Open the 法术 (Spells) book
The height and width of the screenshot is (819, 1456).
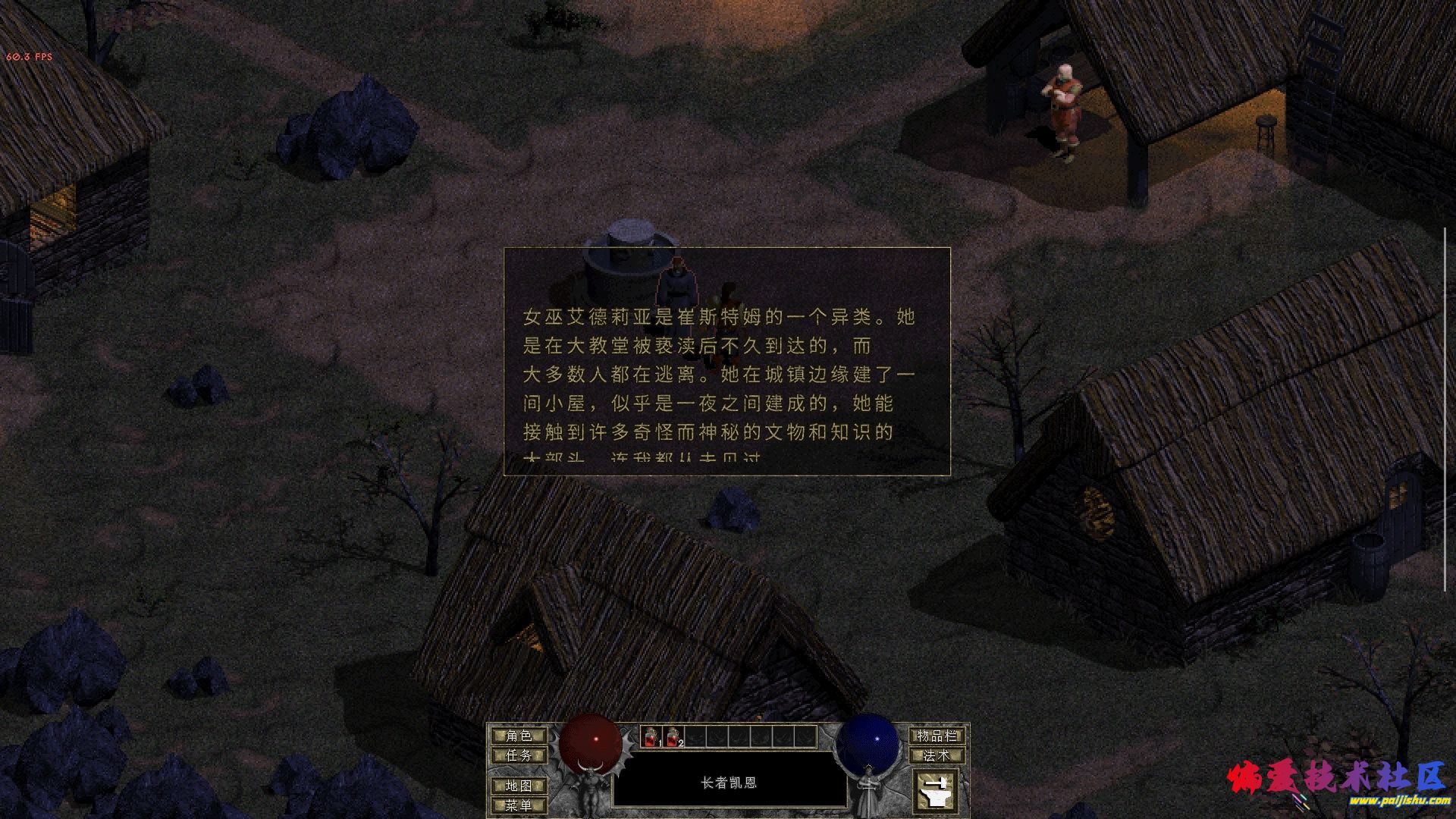tap(937, 755)
